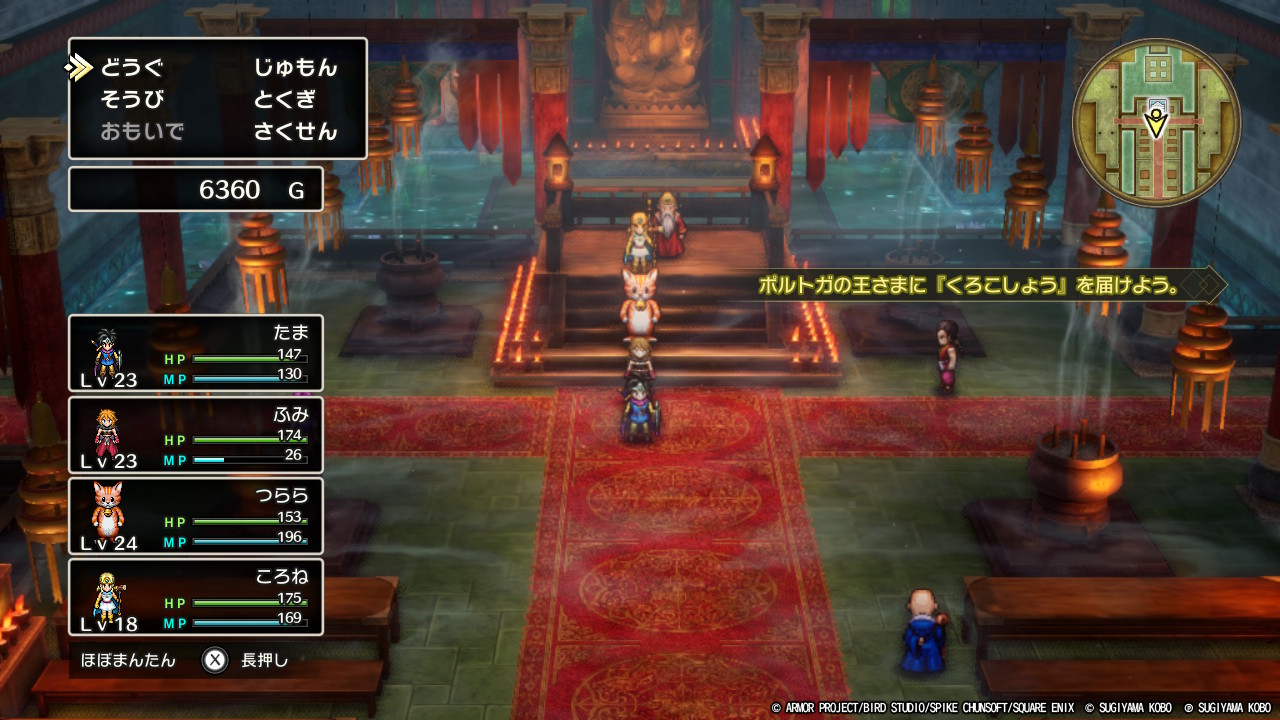This screenshot has height=720, width=1280.
Task: Open the じゅもん spell menu
Action: [295, 68]
